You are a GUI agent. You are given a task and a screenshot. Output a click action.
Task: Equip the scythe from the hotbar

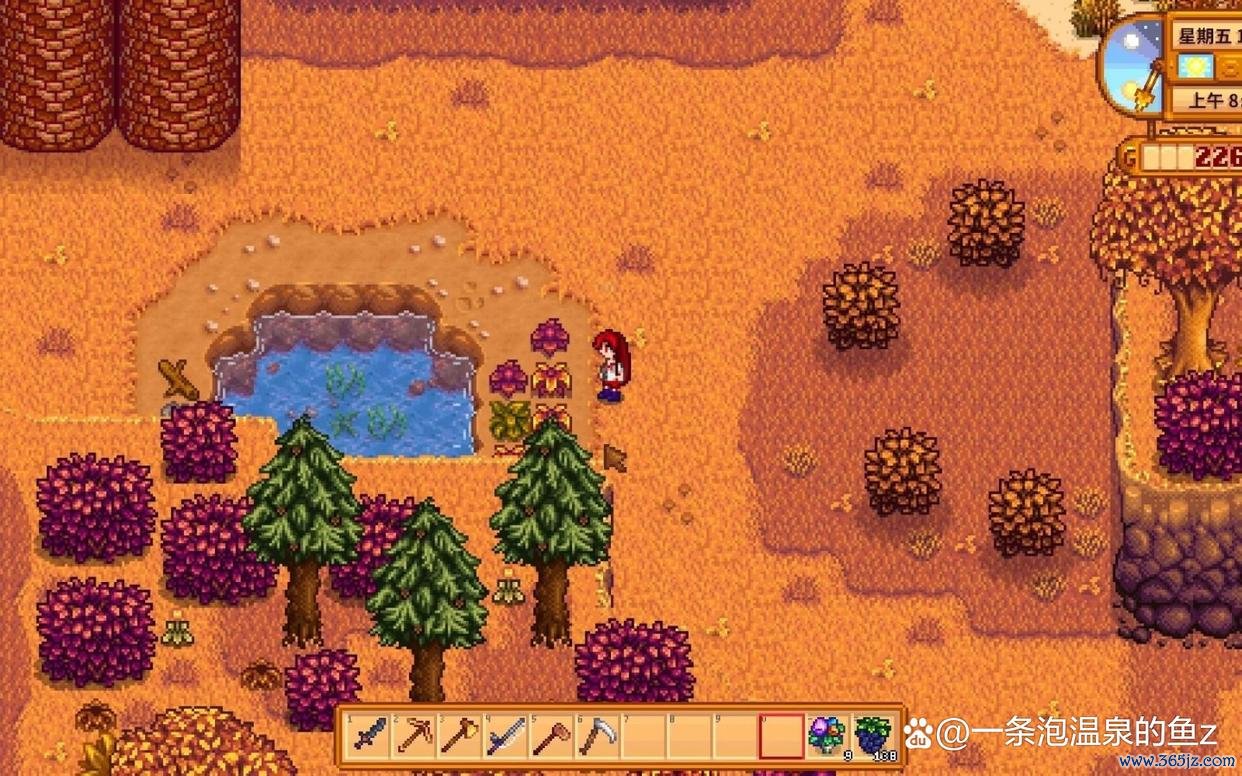tap(596, 736)
